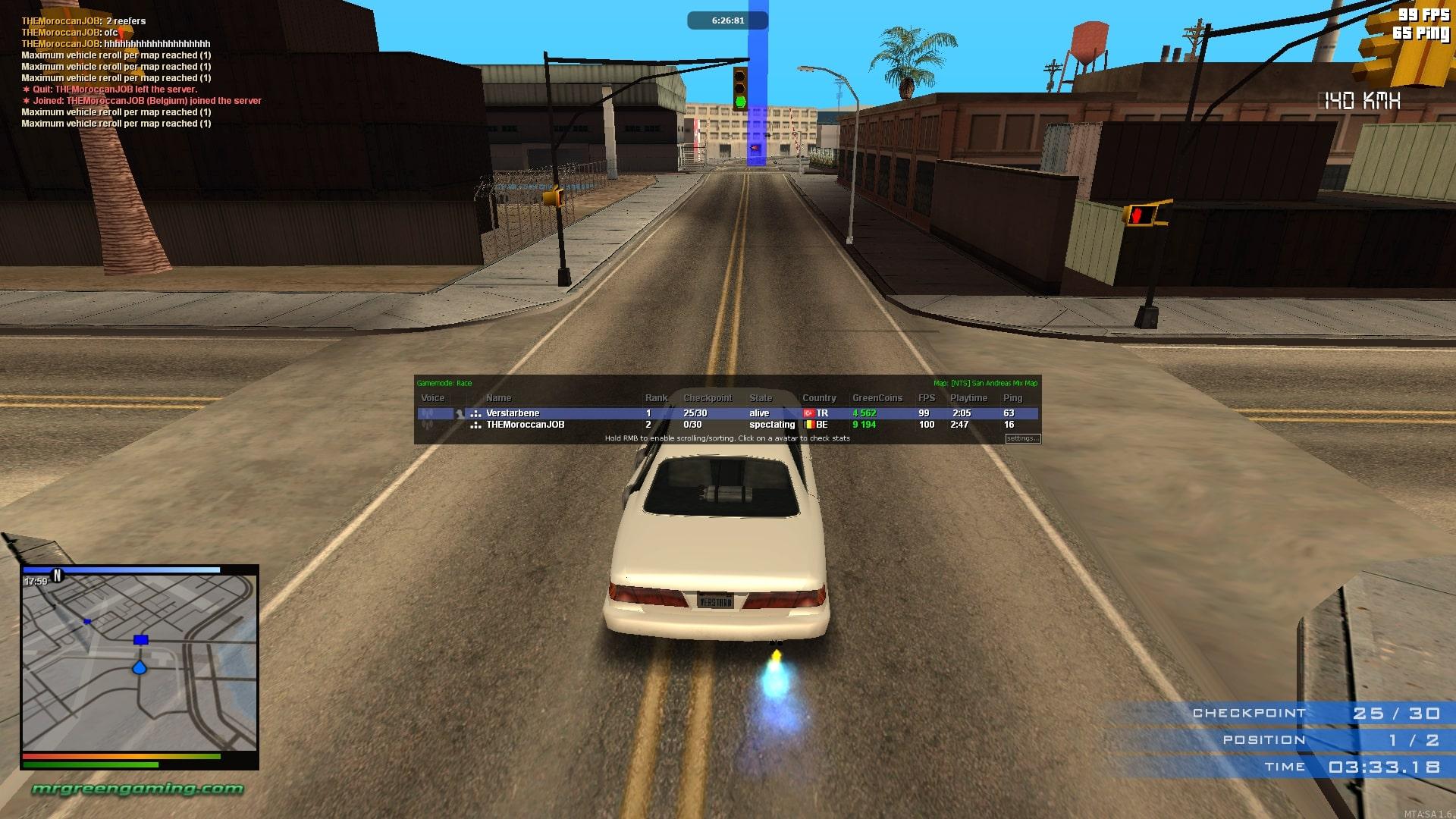
Task: Sort scoreboard by the Ping column header
Action: 1012,398
